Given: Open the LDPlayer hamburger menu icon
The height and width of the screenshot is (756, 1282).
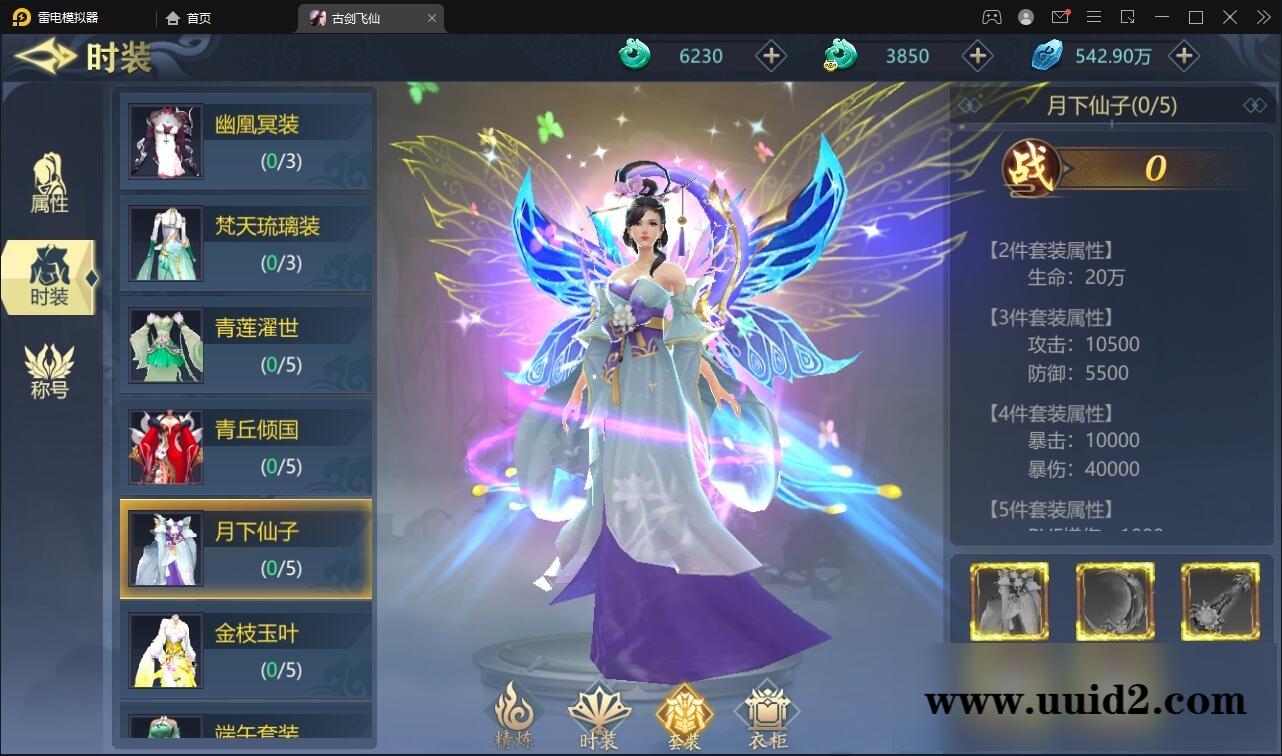Looking at the screenshot, I should (1094, 17).
